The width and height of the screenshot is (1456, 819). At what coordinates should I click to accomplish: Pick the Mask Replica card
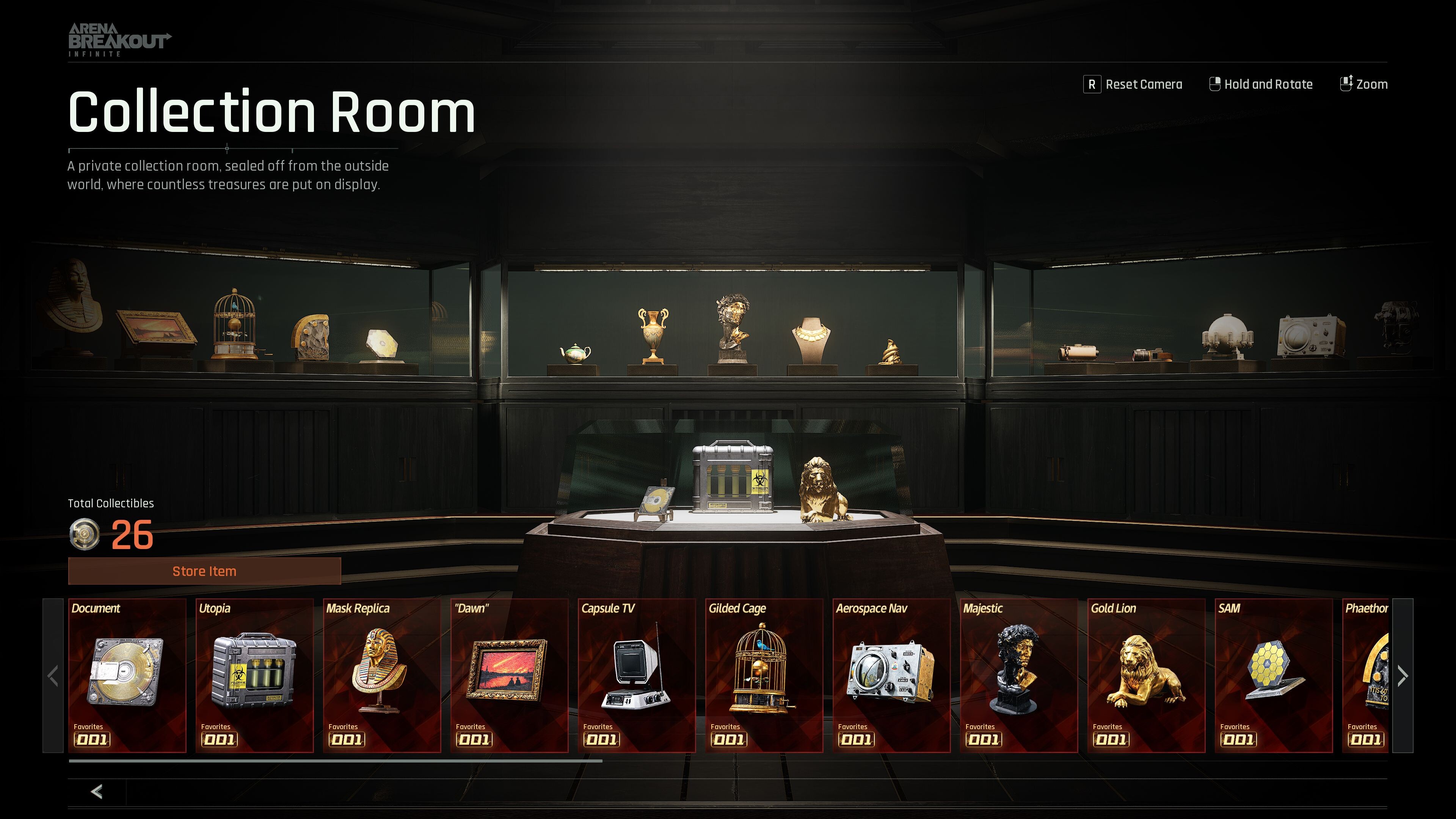click(x=381, y=675)
